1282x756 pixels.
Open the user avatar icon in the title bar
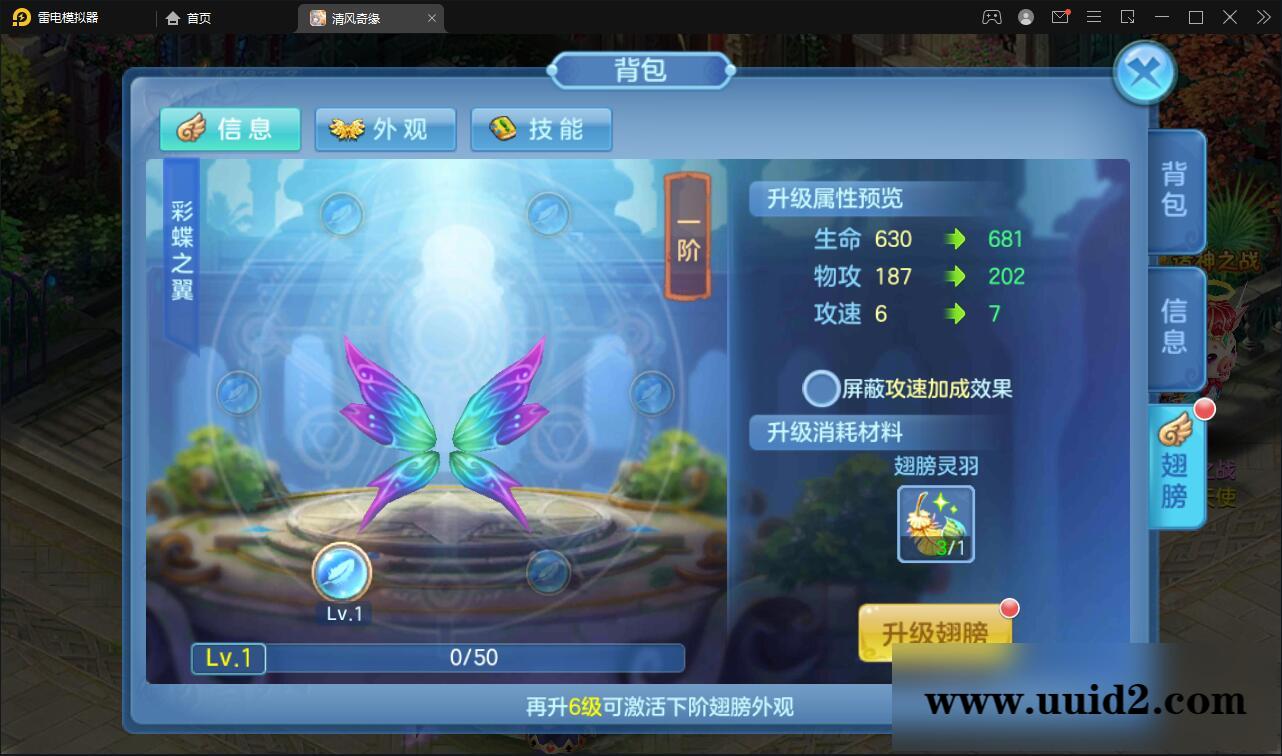pos(1024,17)
